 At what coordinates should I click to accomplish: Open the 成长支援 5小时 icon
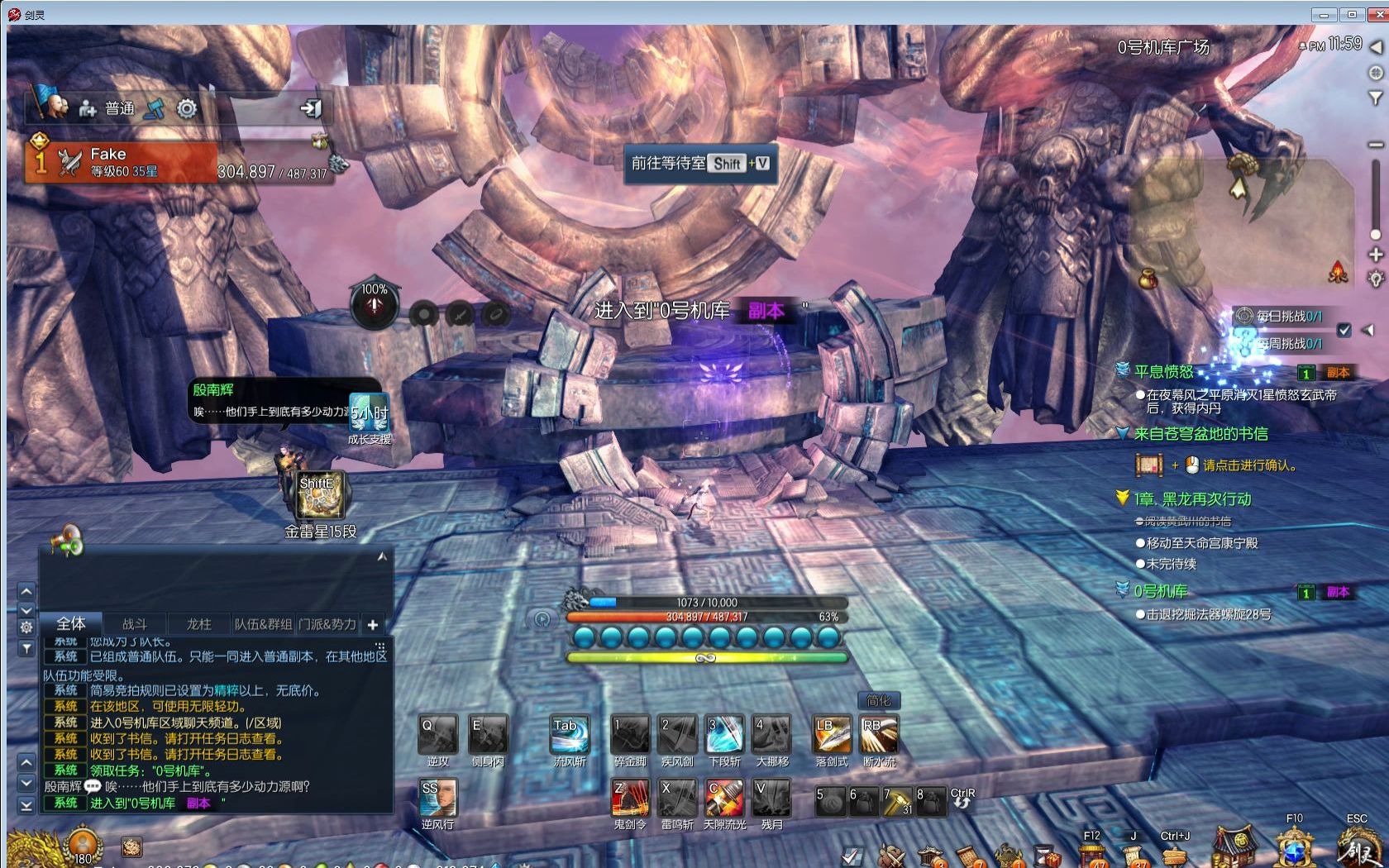369,413
